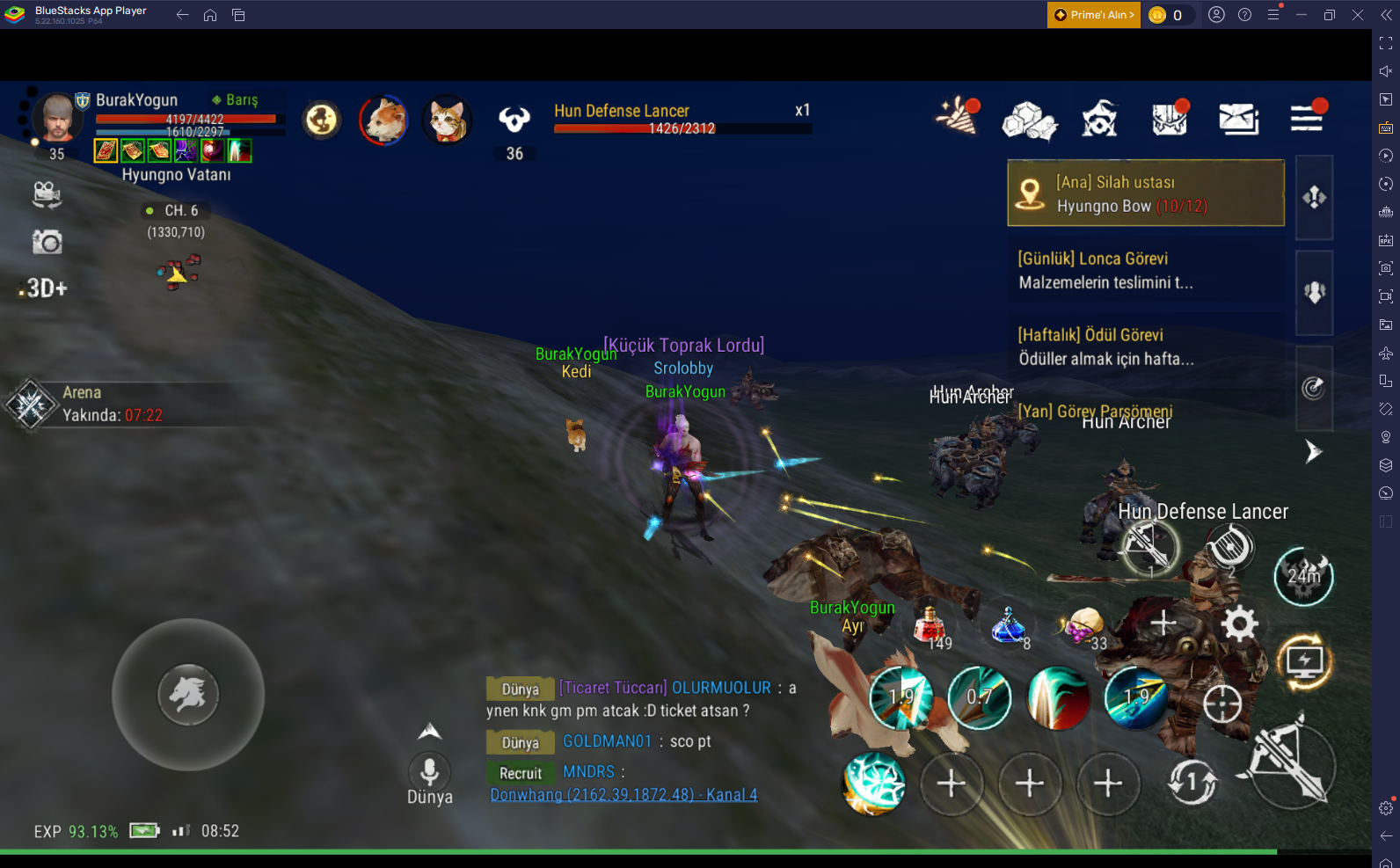
Task: Toggle the 3D+ camera mode
Action: (x=45, y=288)
